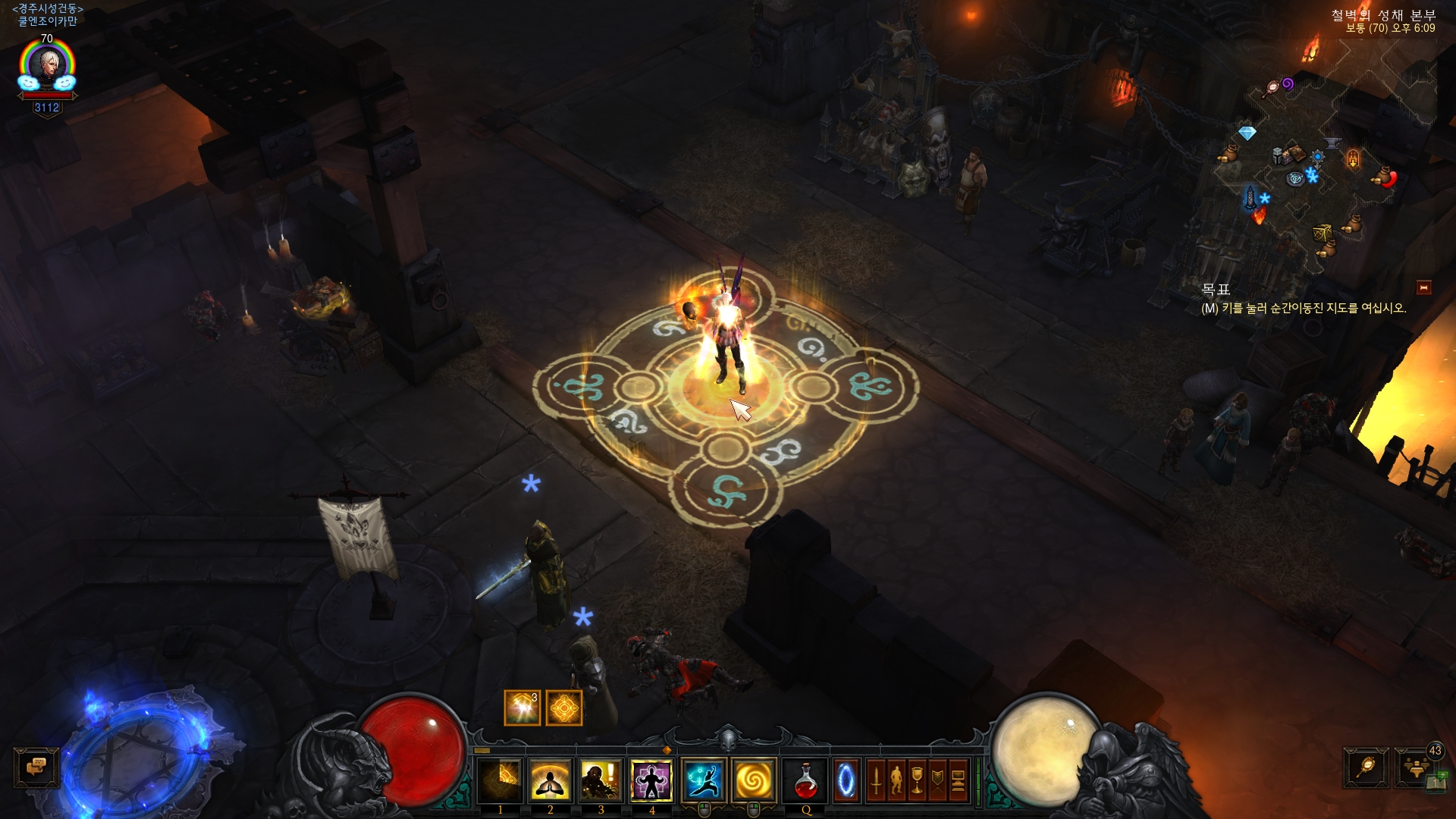Use the praying monk skill

550,780
